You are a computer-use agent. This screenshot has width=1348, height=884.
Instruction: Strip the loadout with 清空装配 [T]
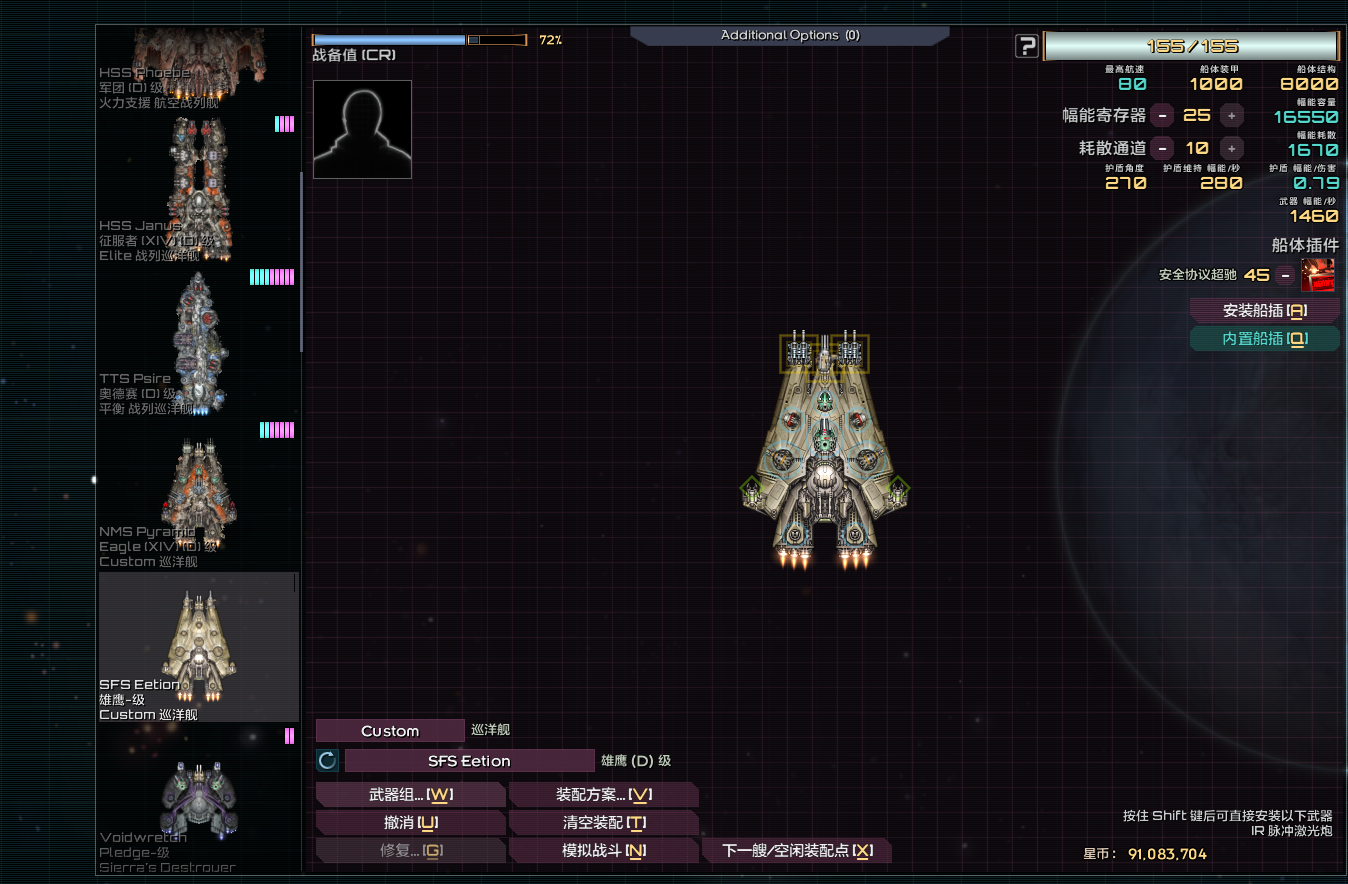tap(604, 821)
